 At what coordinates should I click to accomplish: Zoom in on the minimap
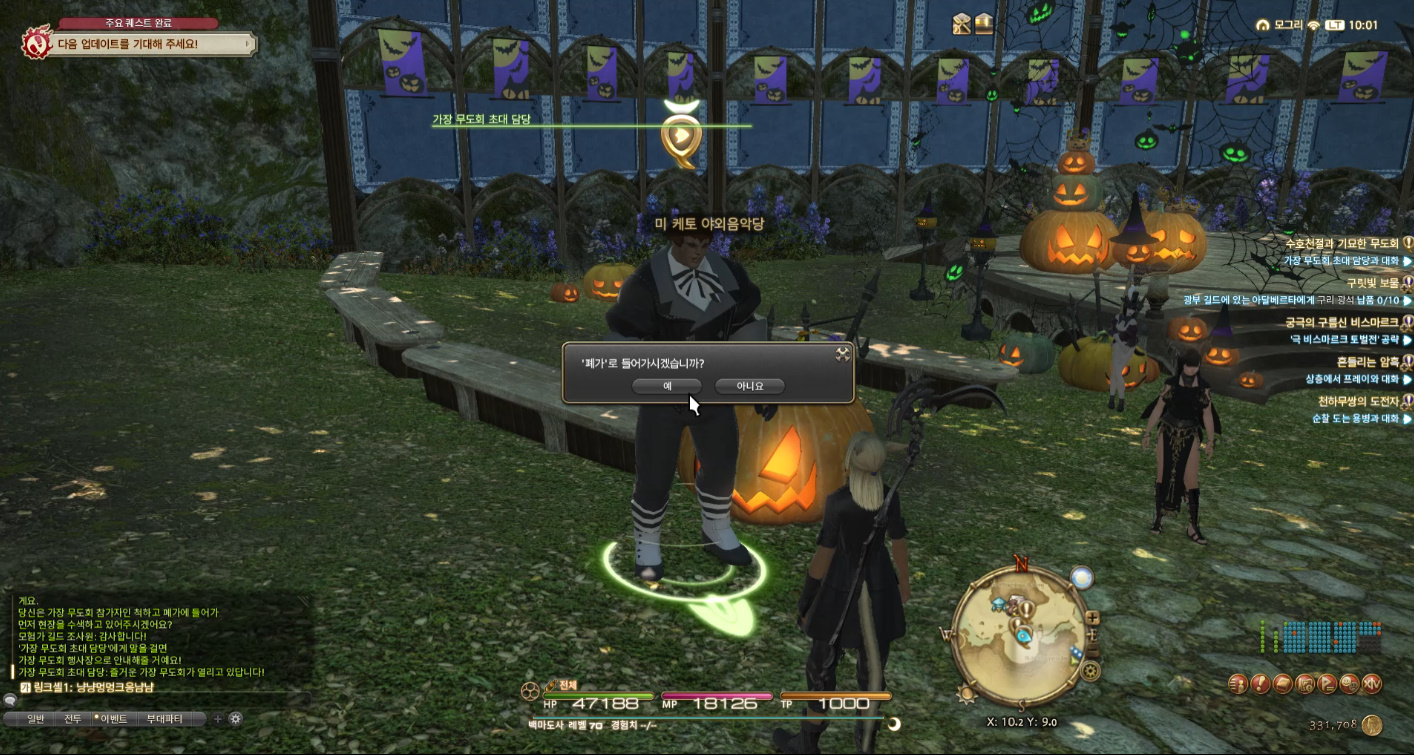(x=1091, y=619)
